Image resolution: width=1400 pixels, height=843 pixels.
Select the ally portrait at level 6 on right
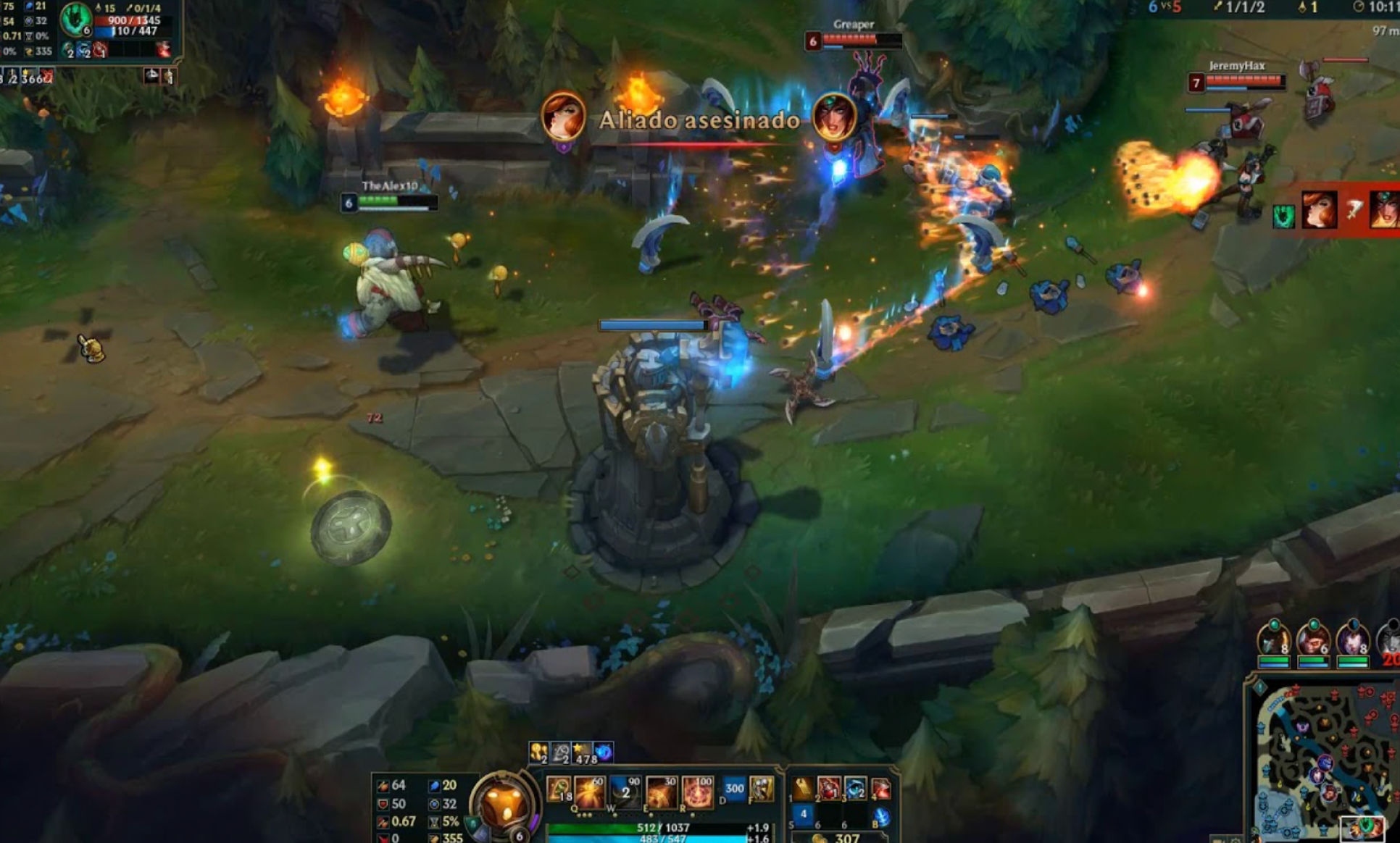pos(1314,640)
